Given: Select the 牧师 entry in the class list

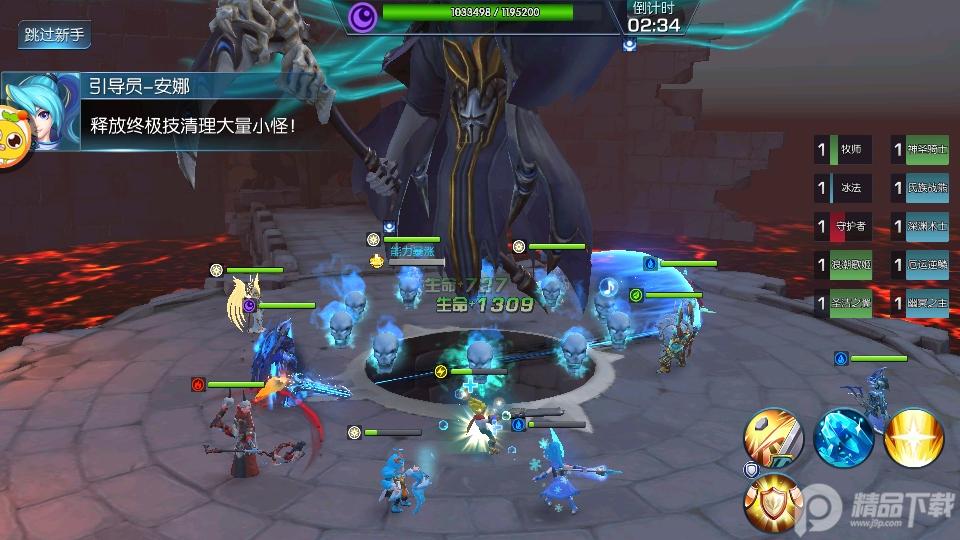Looking at the screenshot, I should coord(844,150).
